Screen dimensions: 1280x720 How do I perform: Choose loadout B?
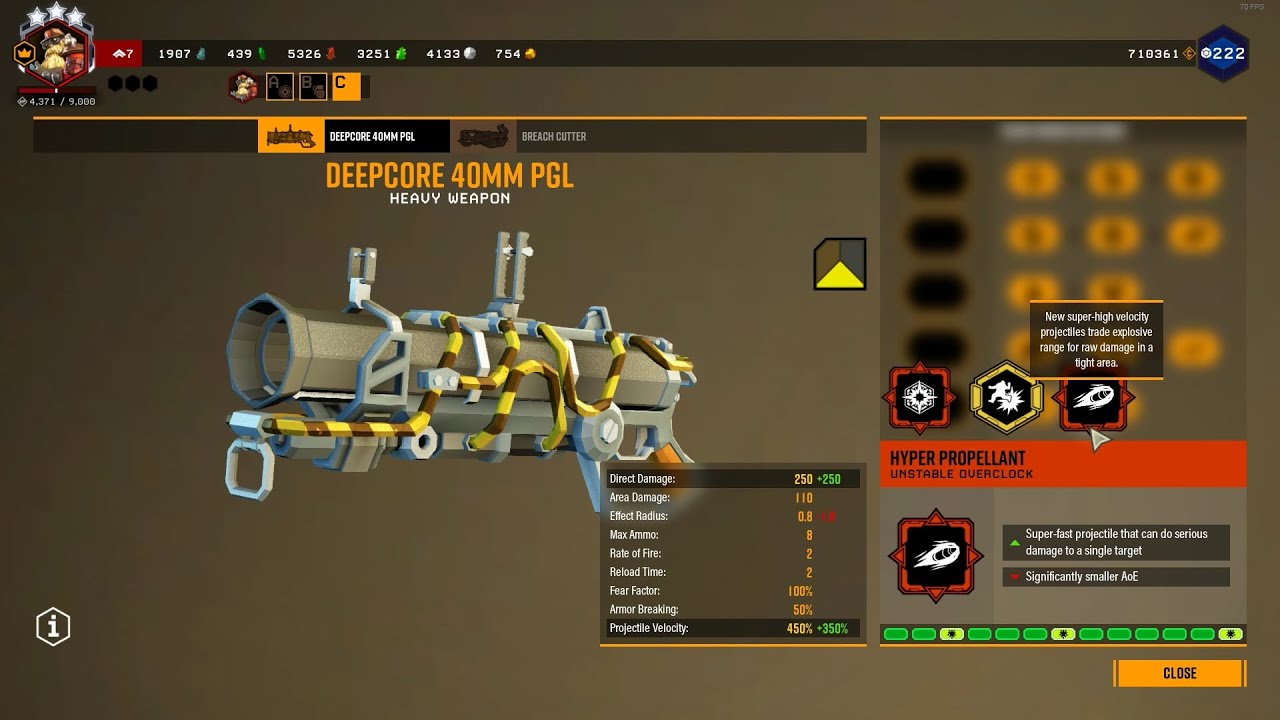313,87
